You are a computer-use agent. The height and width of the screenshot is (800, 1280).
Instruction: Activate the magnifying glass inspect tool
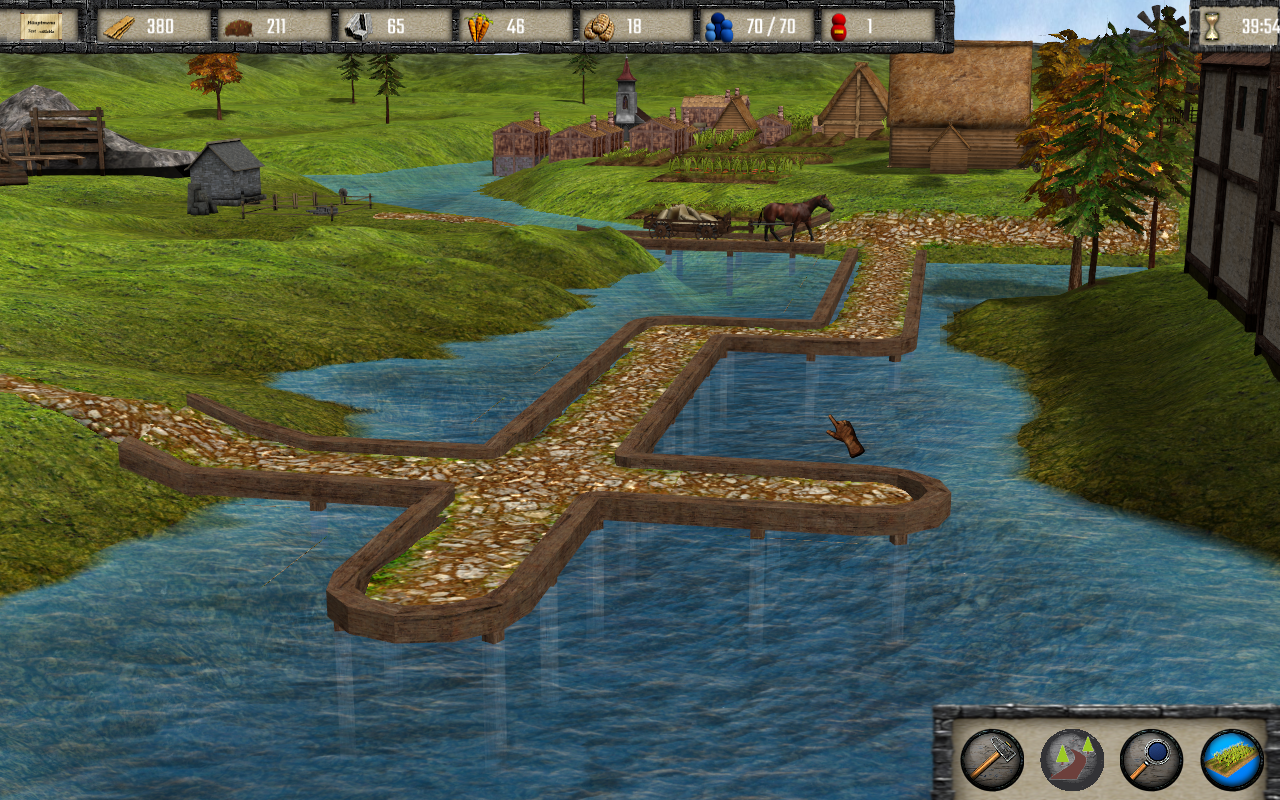[x=1151, y=760]
